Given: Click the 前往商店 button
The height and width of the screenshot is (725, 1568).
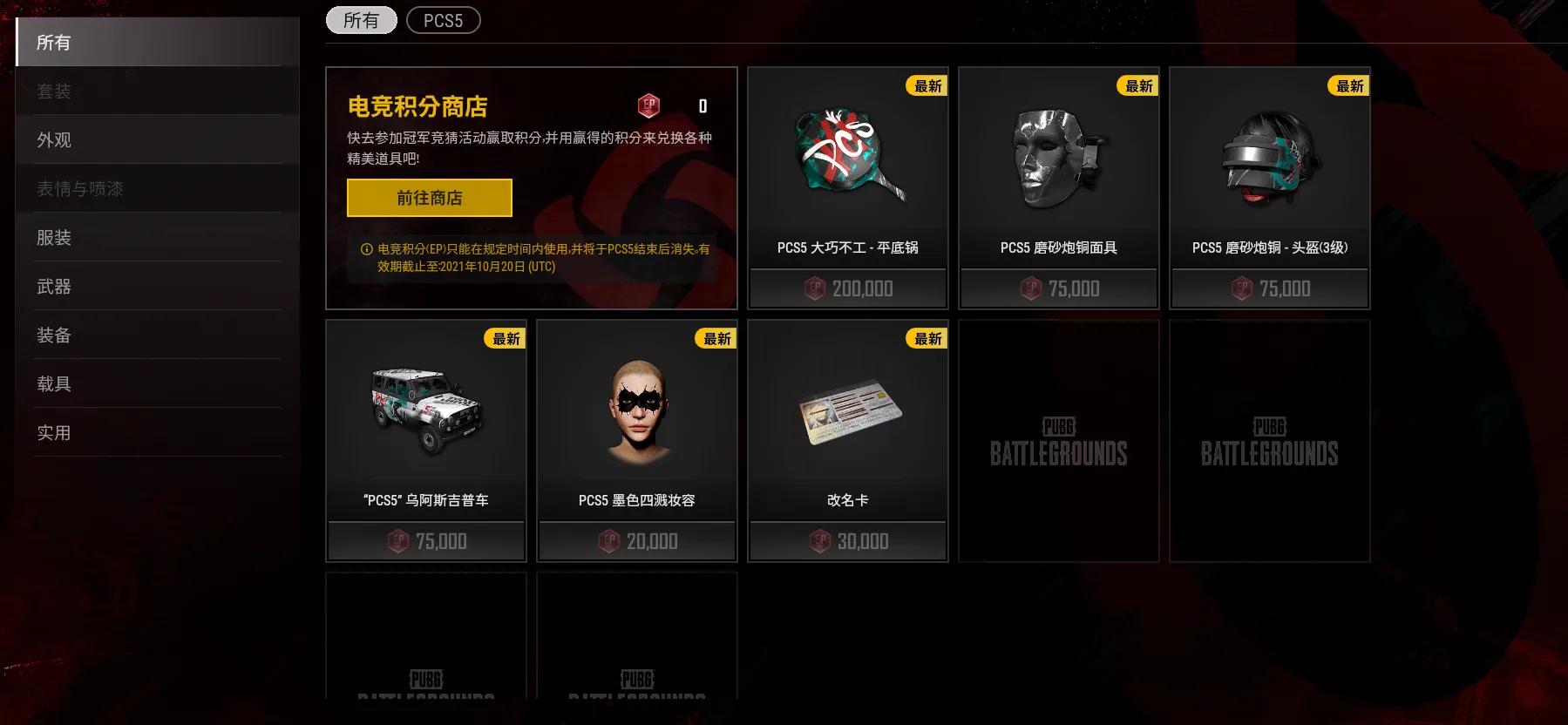Looking at the screenshot, I should [429, 198].
